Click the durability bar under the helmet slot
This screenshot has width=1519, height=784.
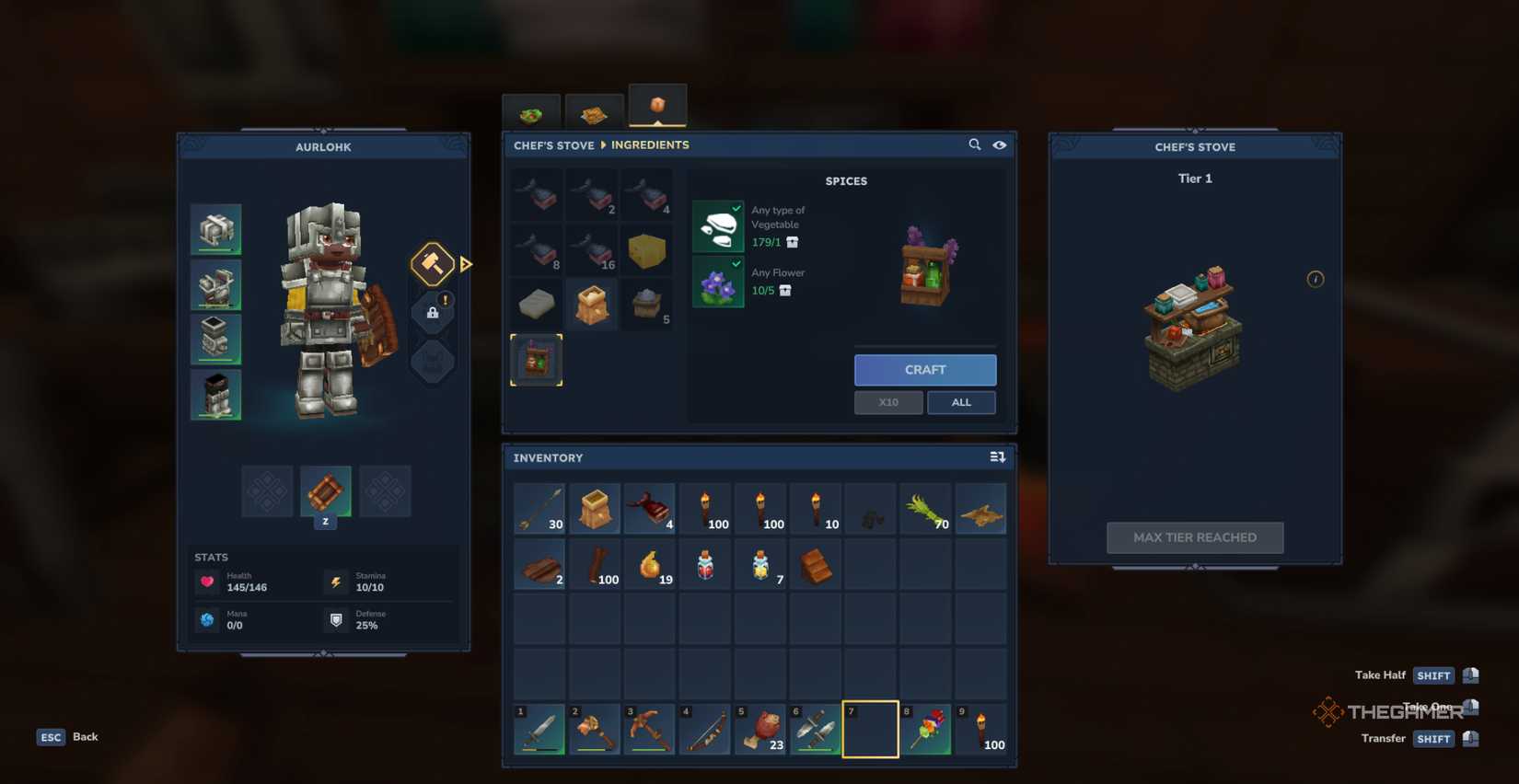point(216,249)
